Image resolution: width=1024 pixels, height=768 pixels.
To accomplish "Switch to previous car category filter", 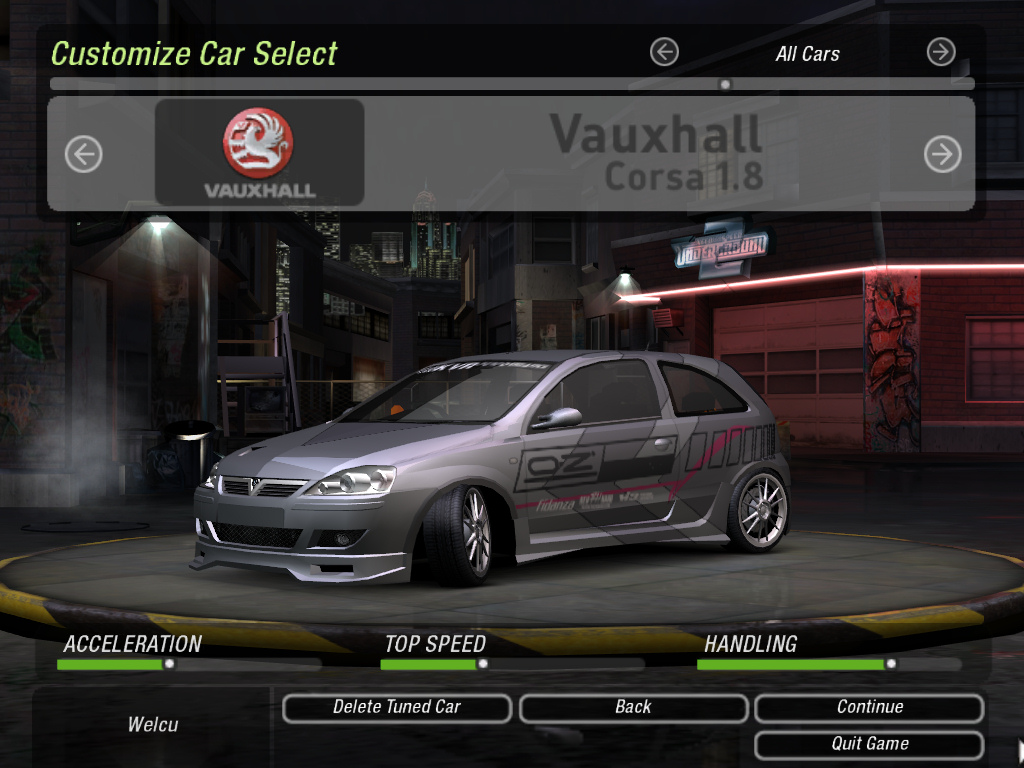I will (x=664, y=52).
